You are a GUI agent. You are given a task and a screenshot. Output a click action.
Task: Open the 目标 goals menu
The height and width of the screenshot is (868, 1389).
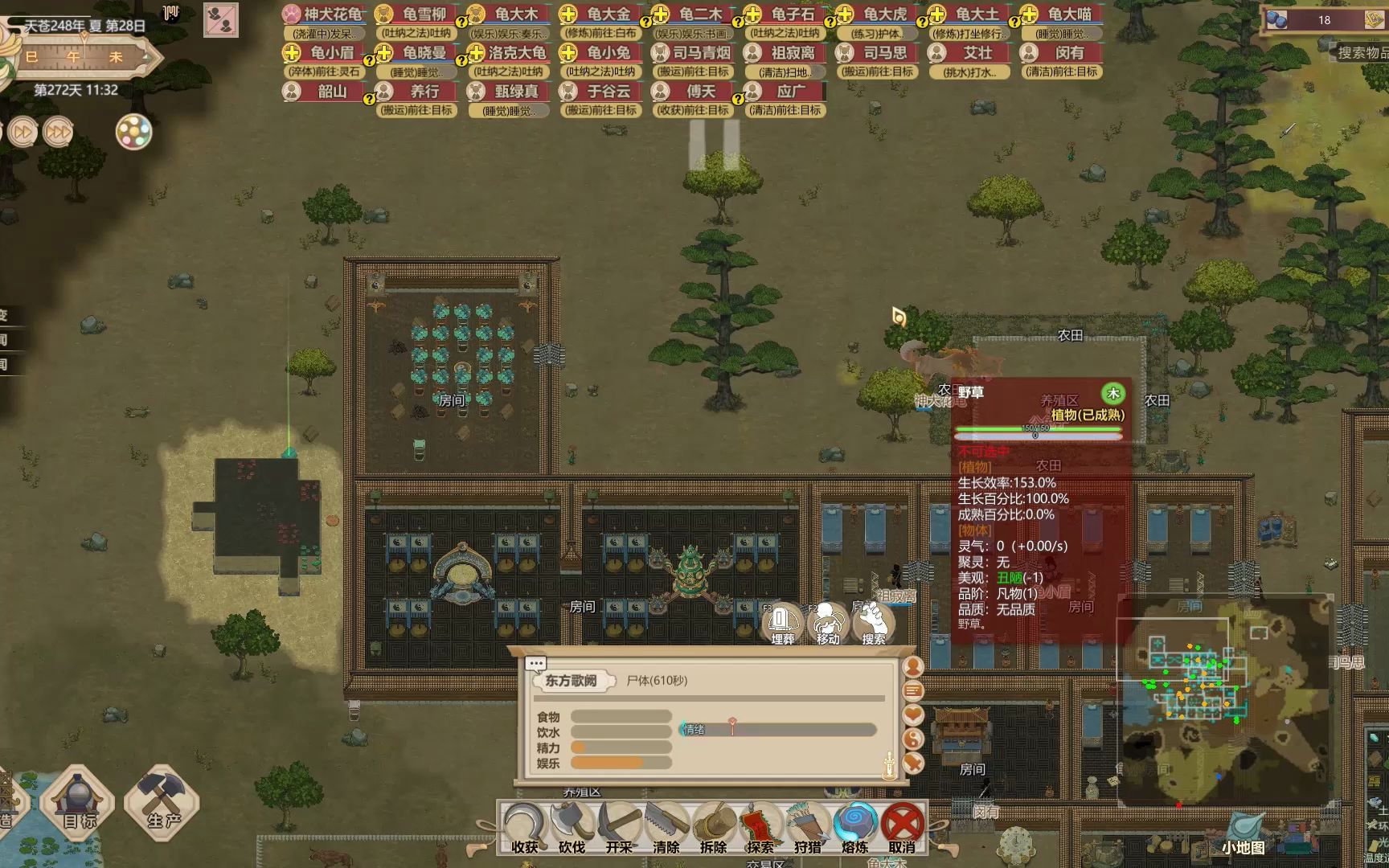click(79, 801)
